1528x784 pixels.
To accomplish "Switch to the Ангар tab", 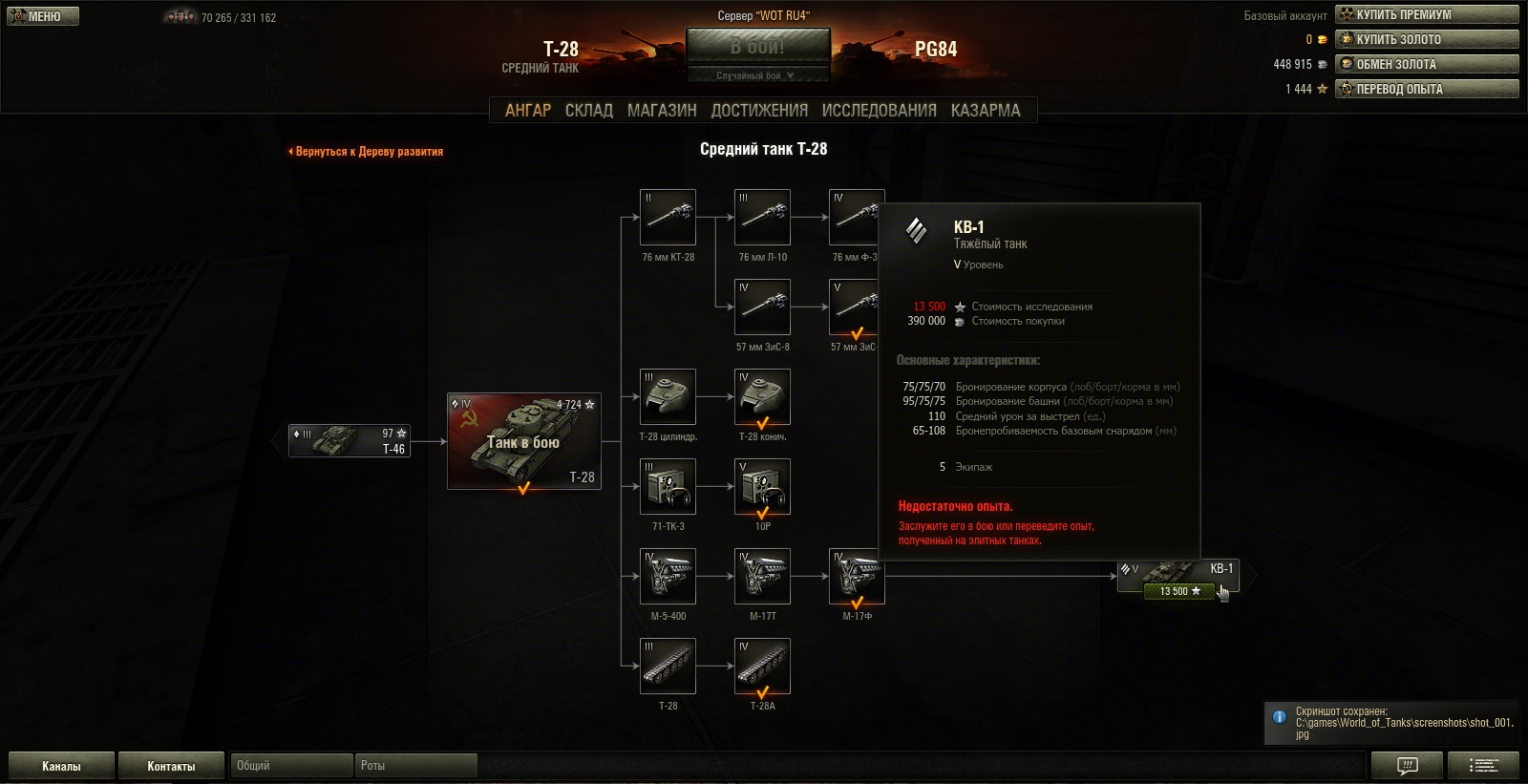I will pos(528,111).
